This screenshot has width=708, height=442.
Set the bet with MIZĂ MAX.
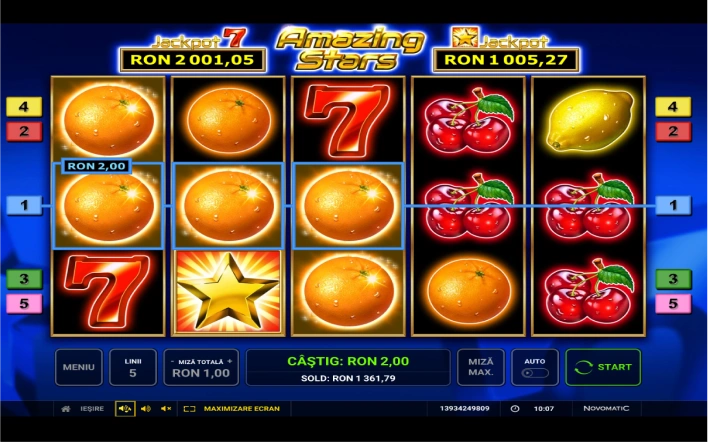(480, 367)
